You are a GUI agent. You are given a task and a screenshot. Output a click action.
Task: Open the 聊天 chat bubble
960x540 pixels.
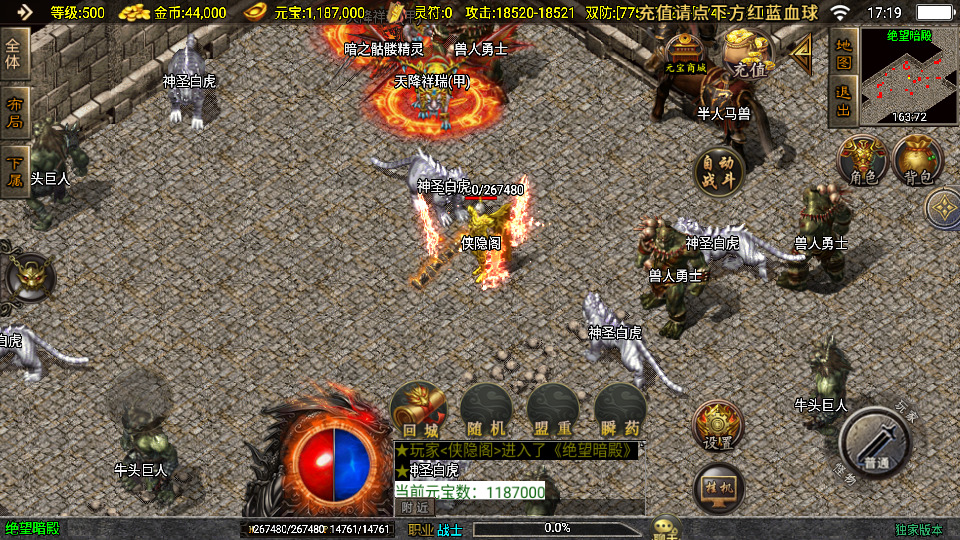665,527
